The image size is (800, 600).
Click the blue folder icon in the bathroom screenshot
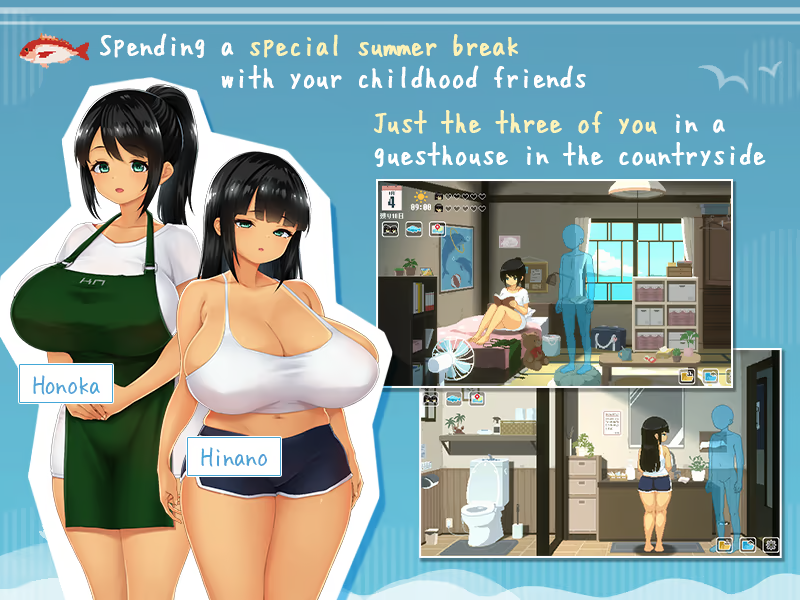point(746,545)
